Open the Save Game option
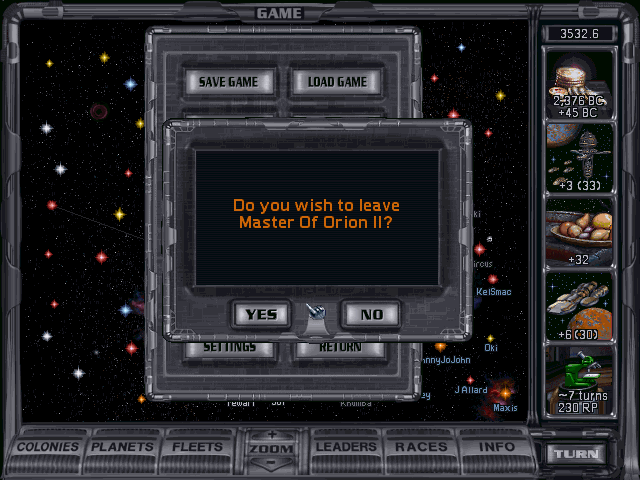 tap(228, 82)
